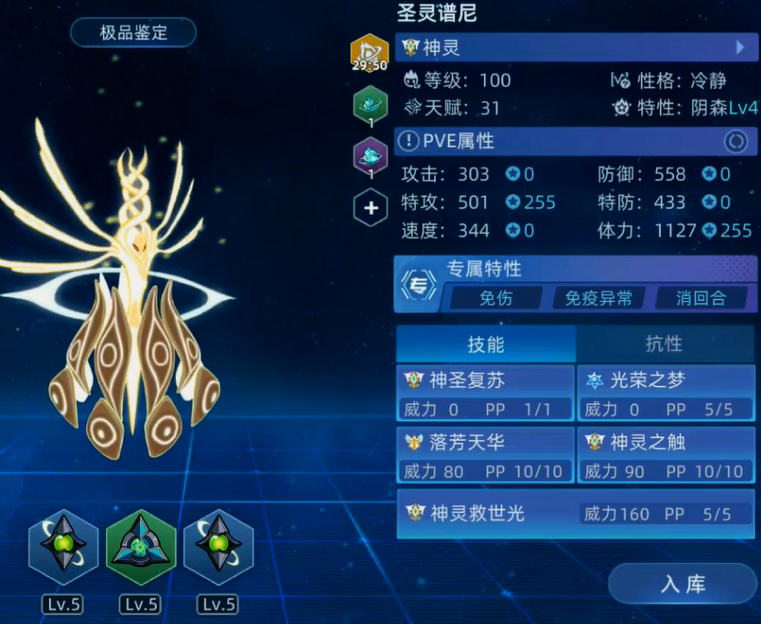Screen dimensions: 761x624
Task: Open the 免伤 exclusive trait
Action: [495, 297]
